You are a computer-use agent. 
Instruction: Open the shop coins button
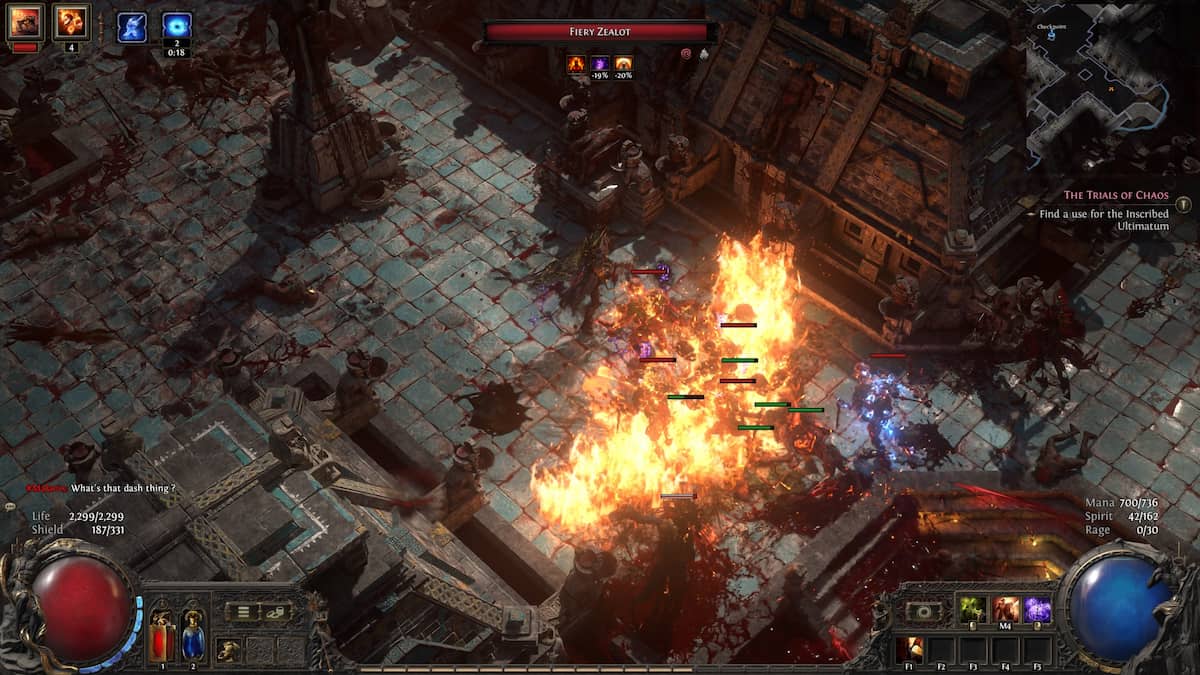(274, 612)
